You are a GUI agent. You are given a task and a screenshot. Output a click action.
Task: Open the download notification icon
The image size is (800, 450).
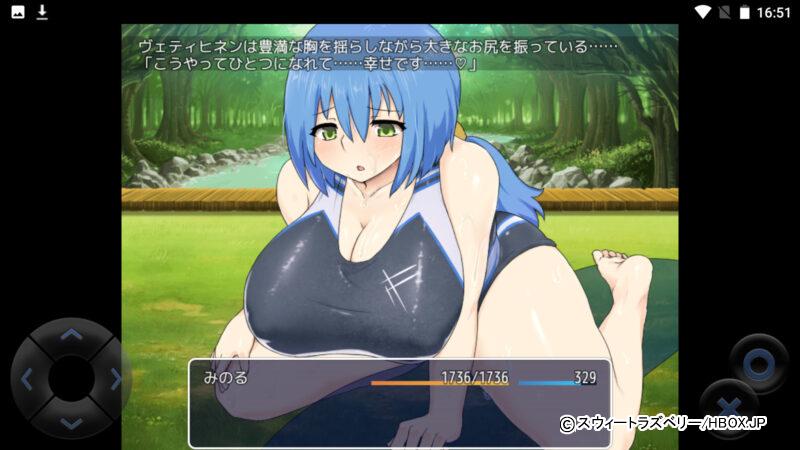42,12
